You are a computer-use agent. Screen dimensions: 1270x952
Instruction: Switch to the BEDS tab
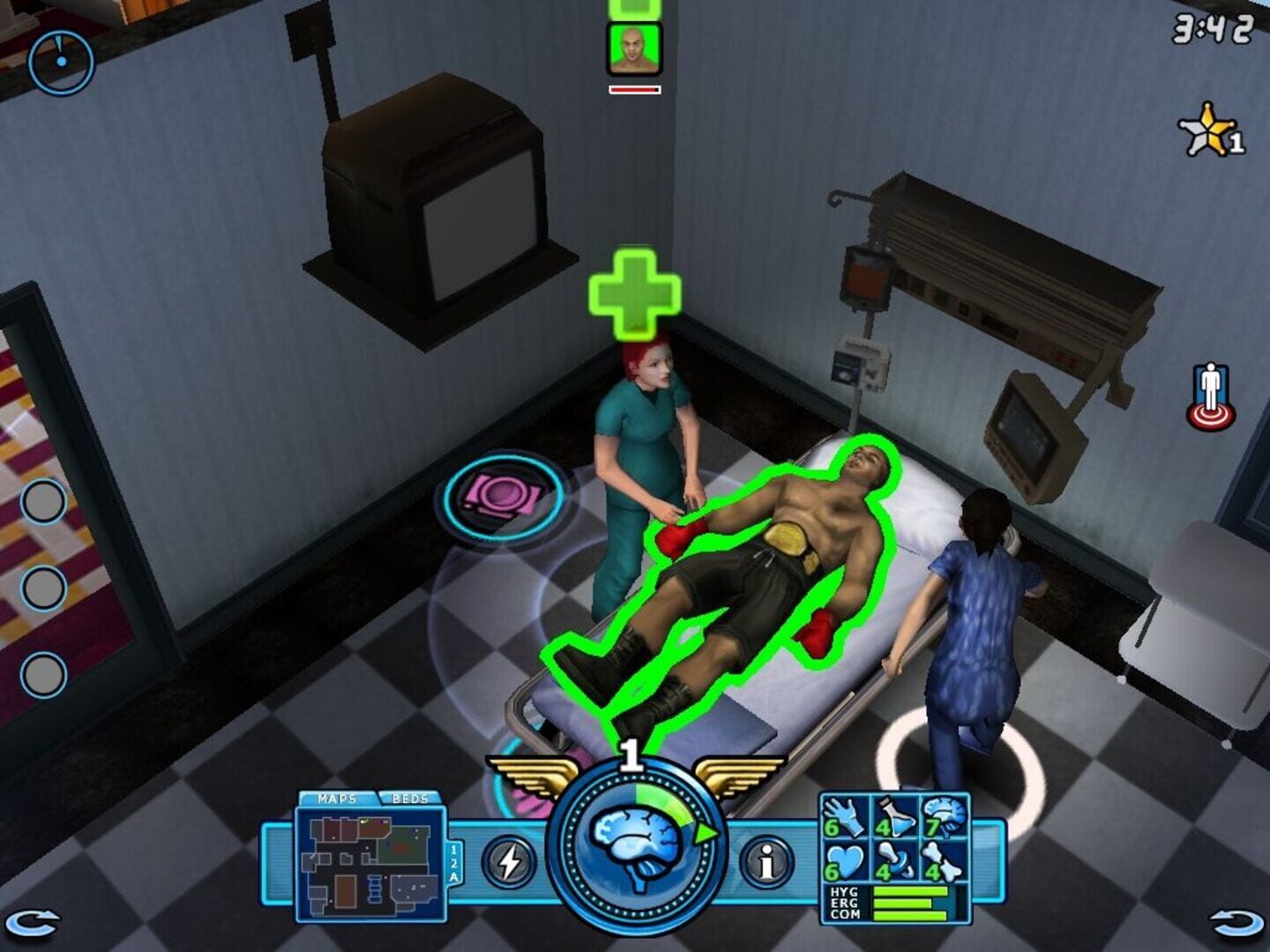(408, 799)
